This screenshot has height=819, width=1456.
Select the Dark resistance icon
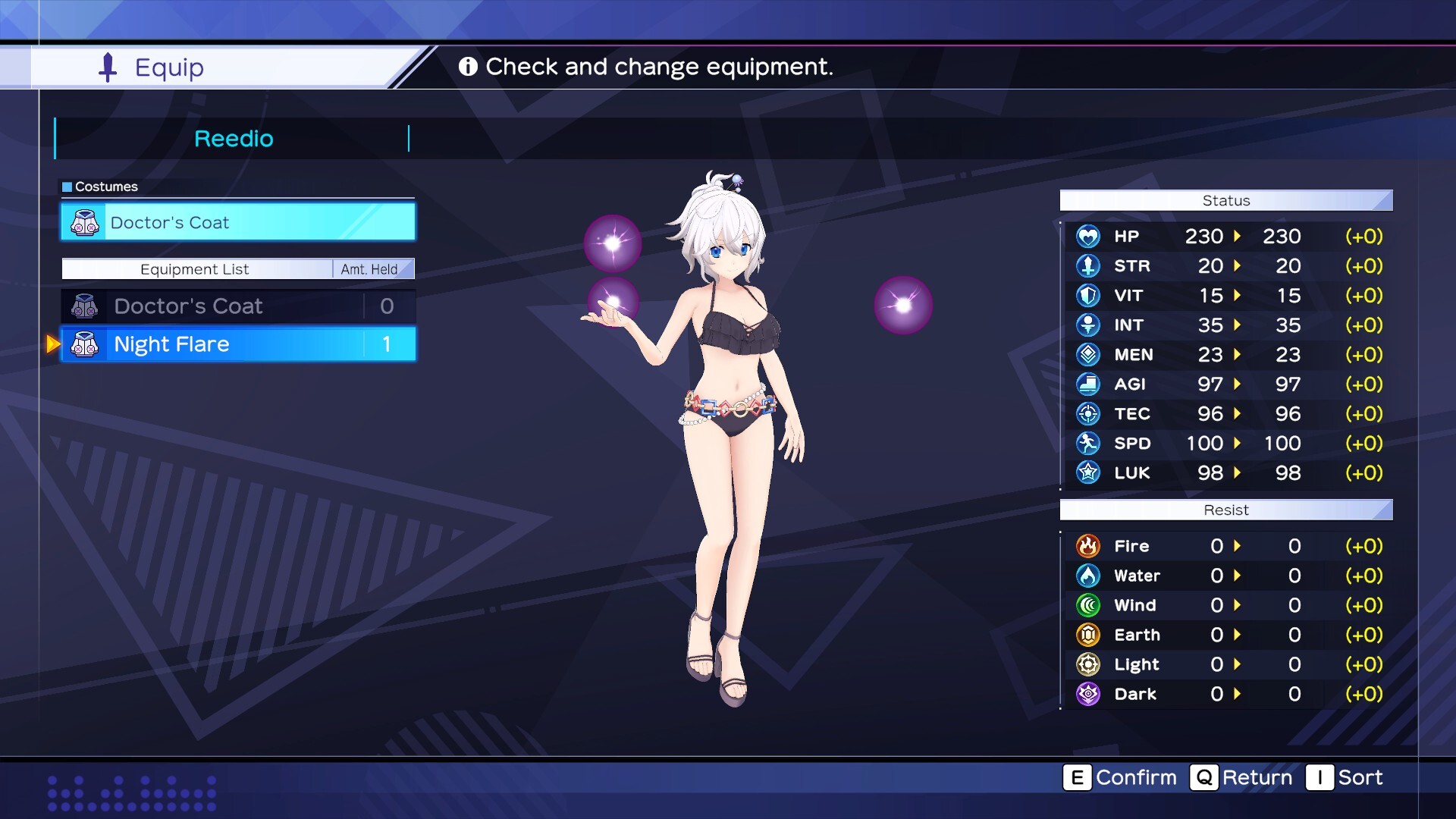pyautogui.click(x=1089, y=694)
